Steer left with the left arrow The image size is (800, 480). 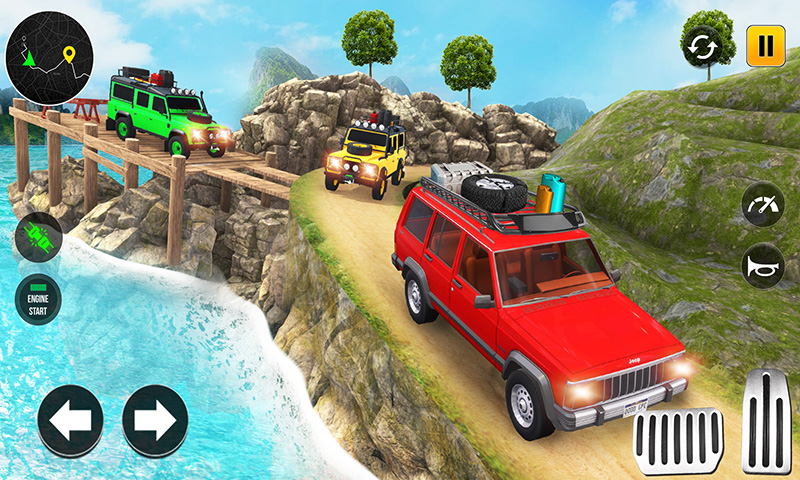click(x=71, y=421)
